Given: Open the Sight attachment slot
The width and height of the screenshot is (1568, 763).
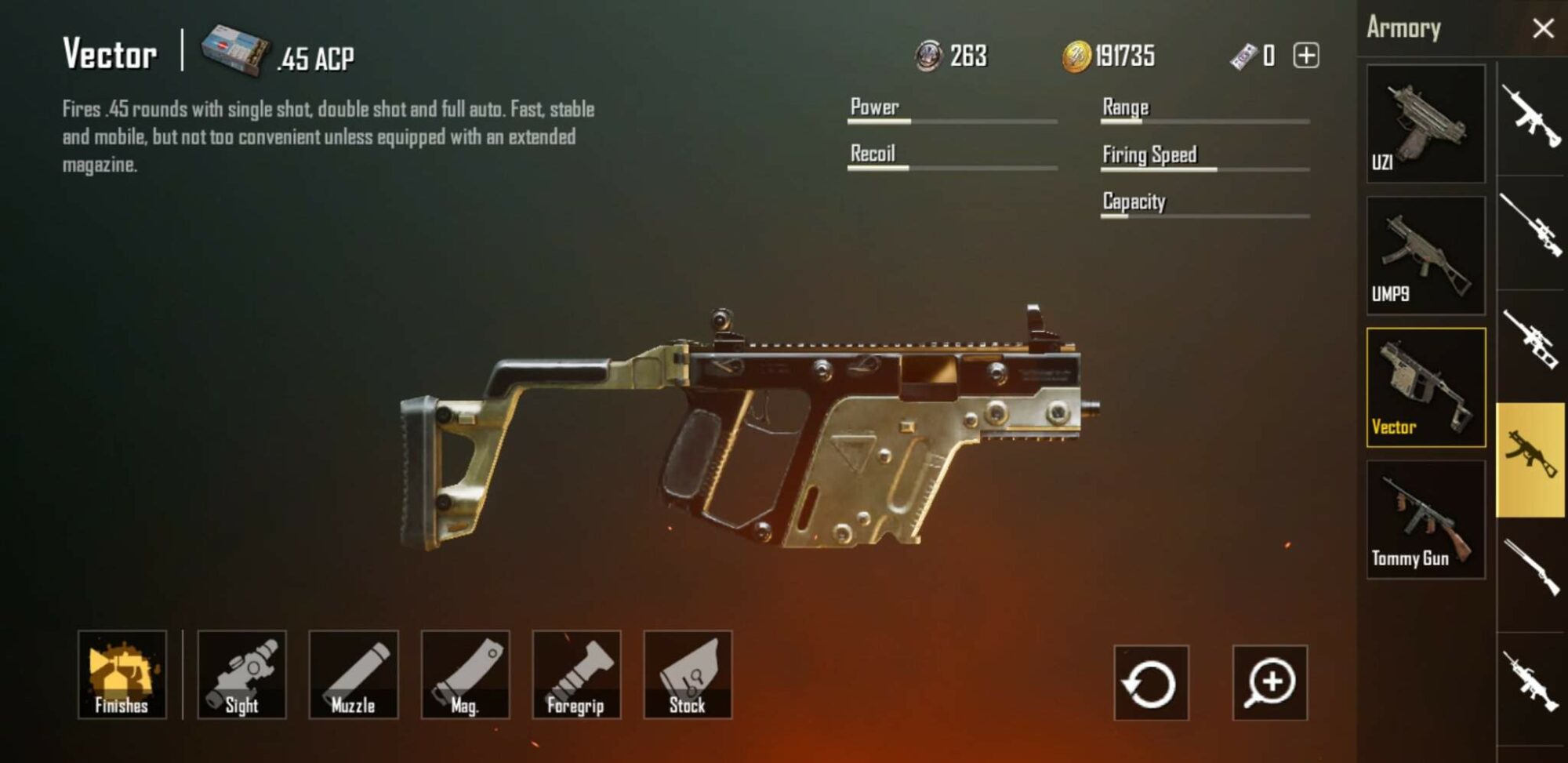Looking at the screenshot, I should pyautogui.click(x=241, y=676).
